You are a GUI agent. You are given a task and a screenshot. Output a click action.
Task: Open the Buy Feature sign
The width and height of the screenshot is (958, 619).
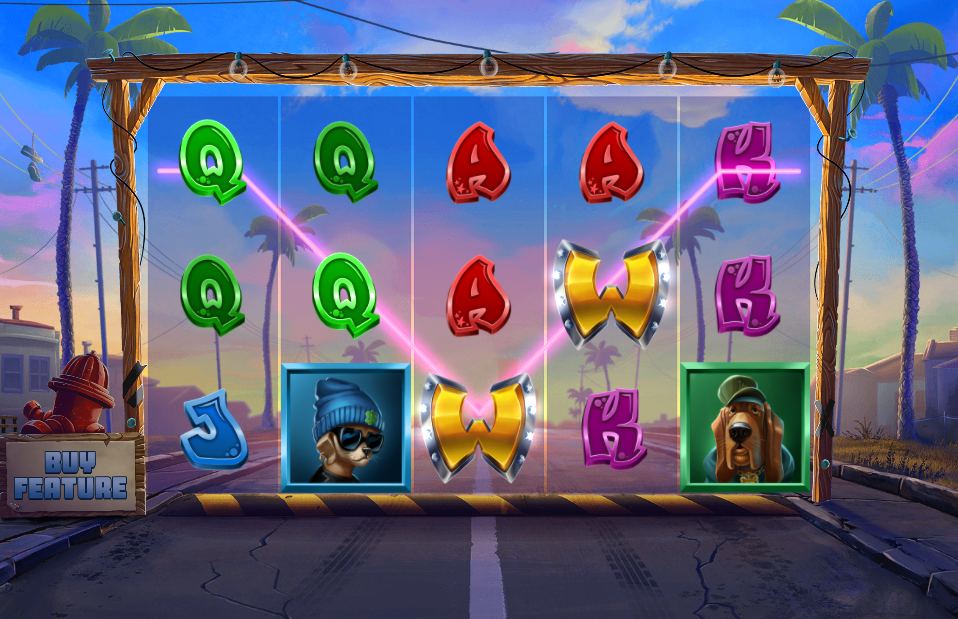tap(71, 475)
